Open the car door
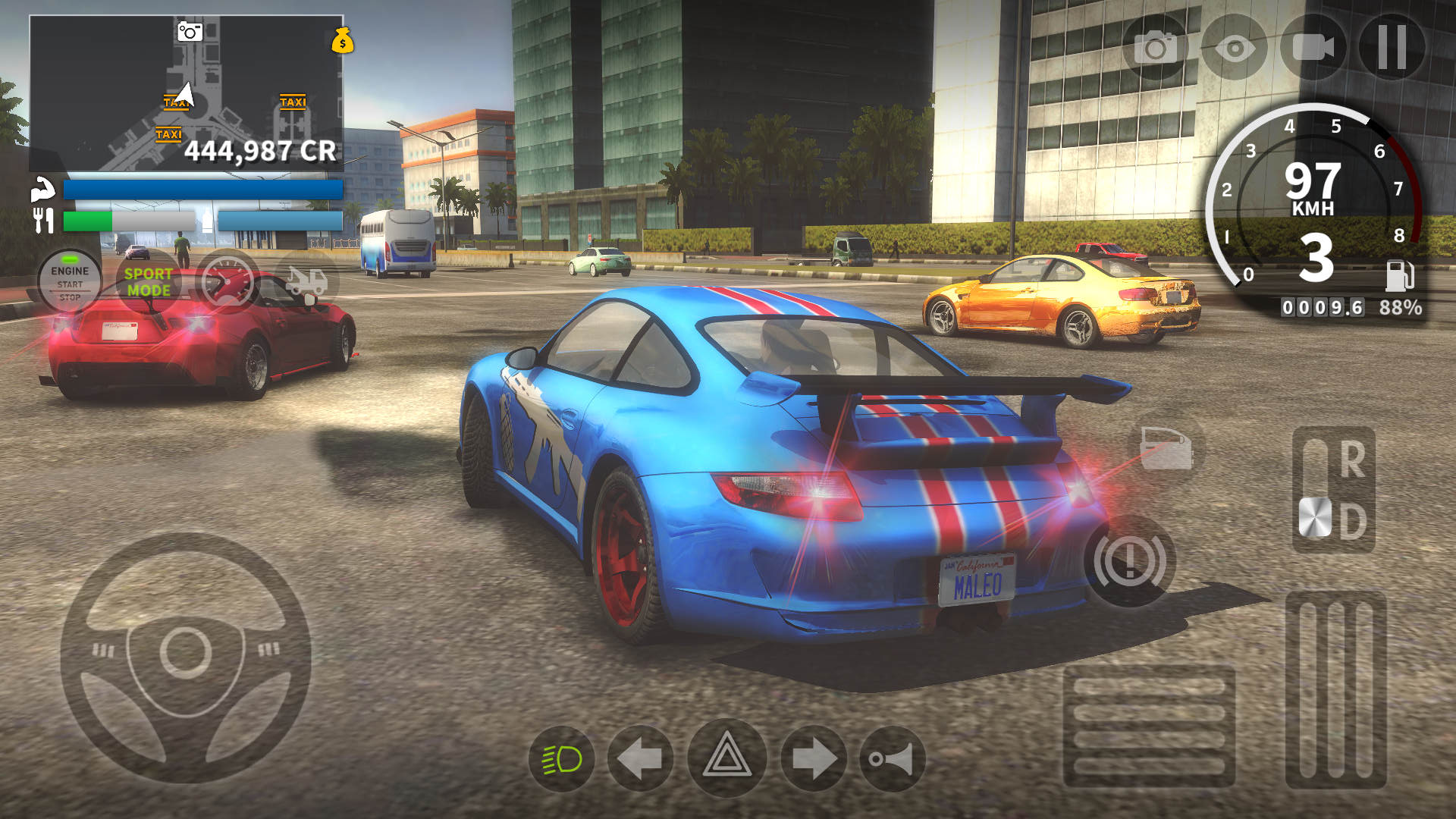Screen dimensions: 1456x819 coord(1166,448)
